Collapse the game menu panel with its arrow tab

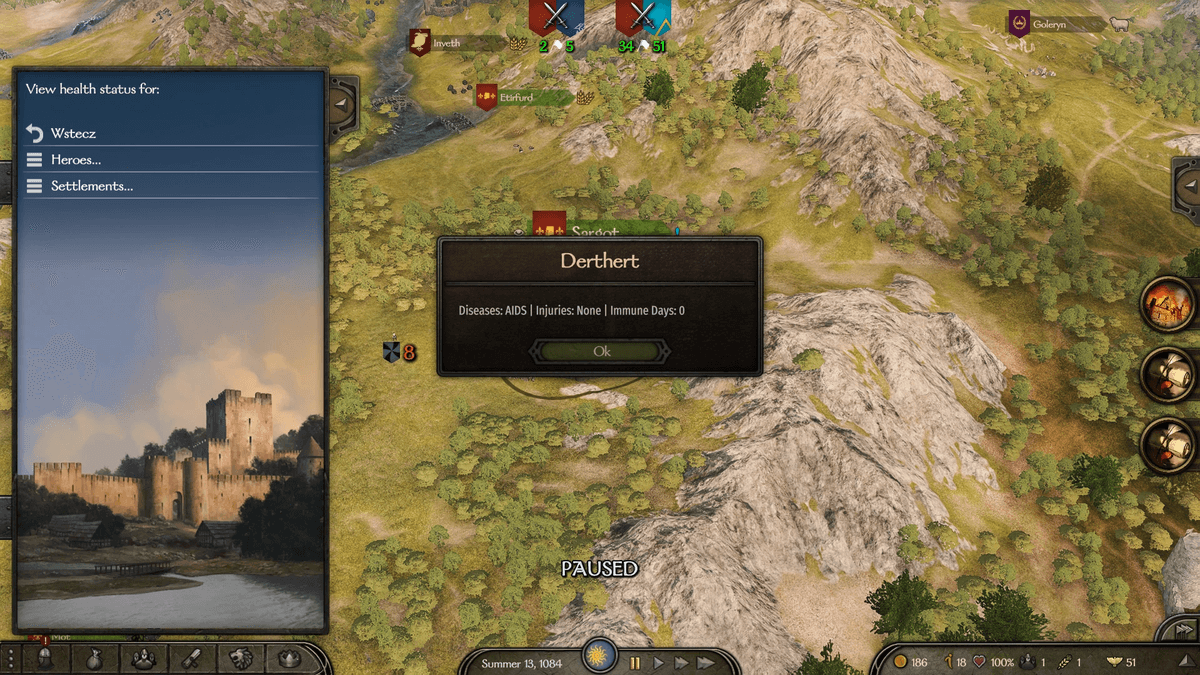(342, 102)
